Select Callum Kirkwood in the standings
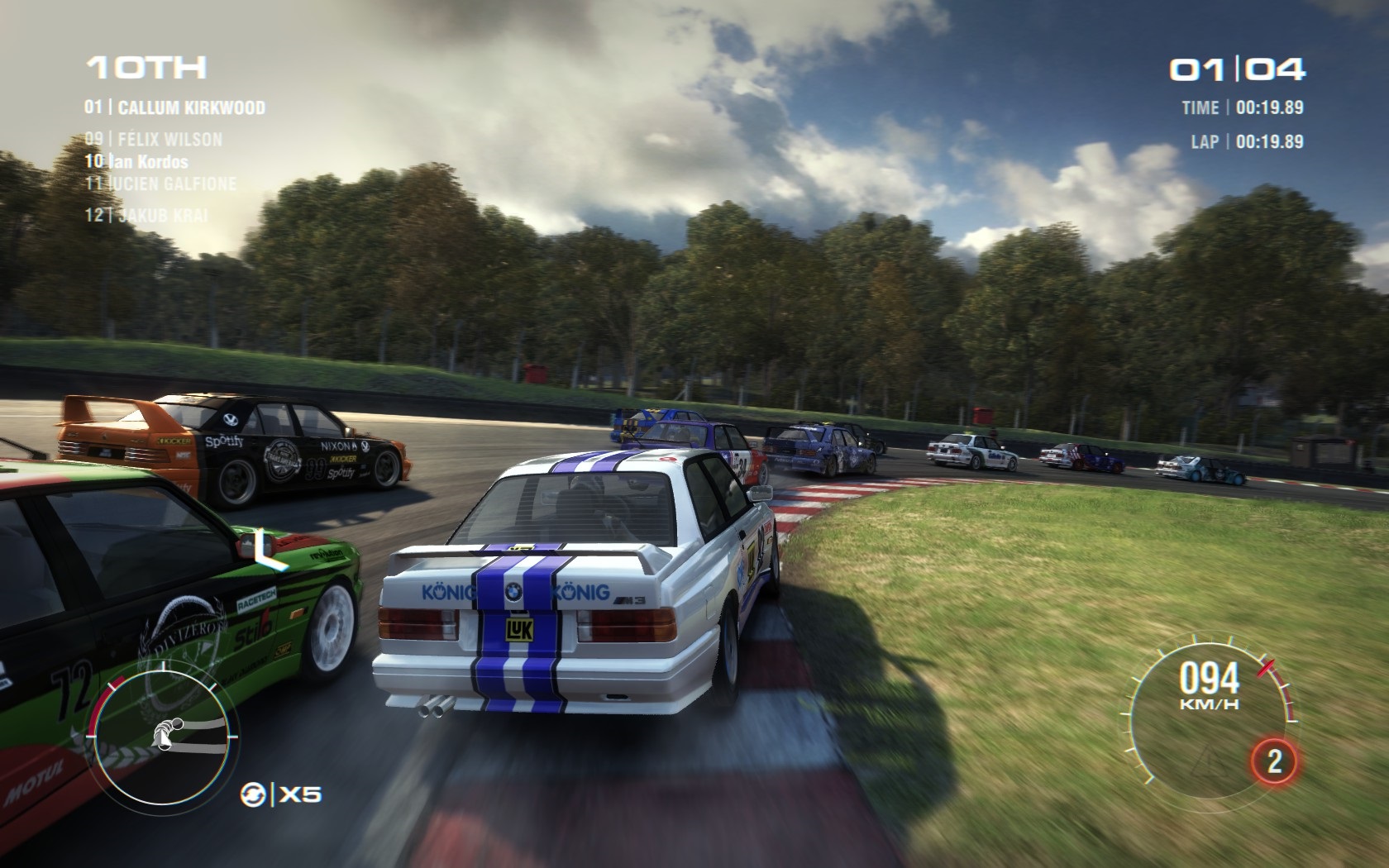This screenshot has width=1389, height=868. (175, 107)
